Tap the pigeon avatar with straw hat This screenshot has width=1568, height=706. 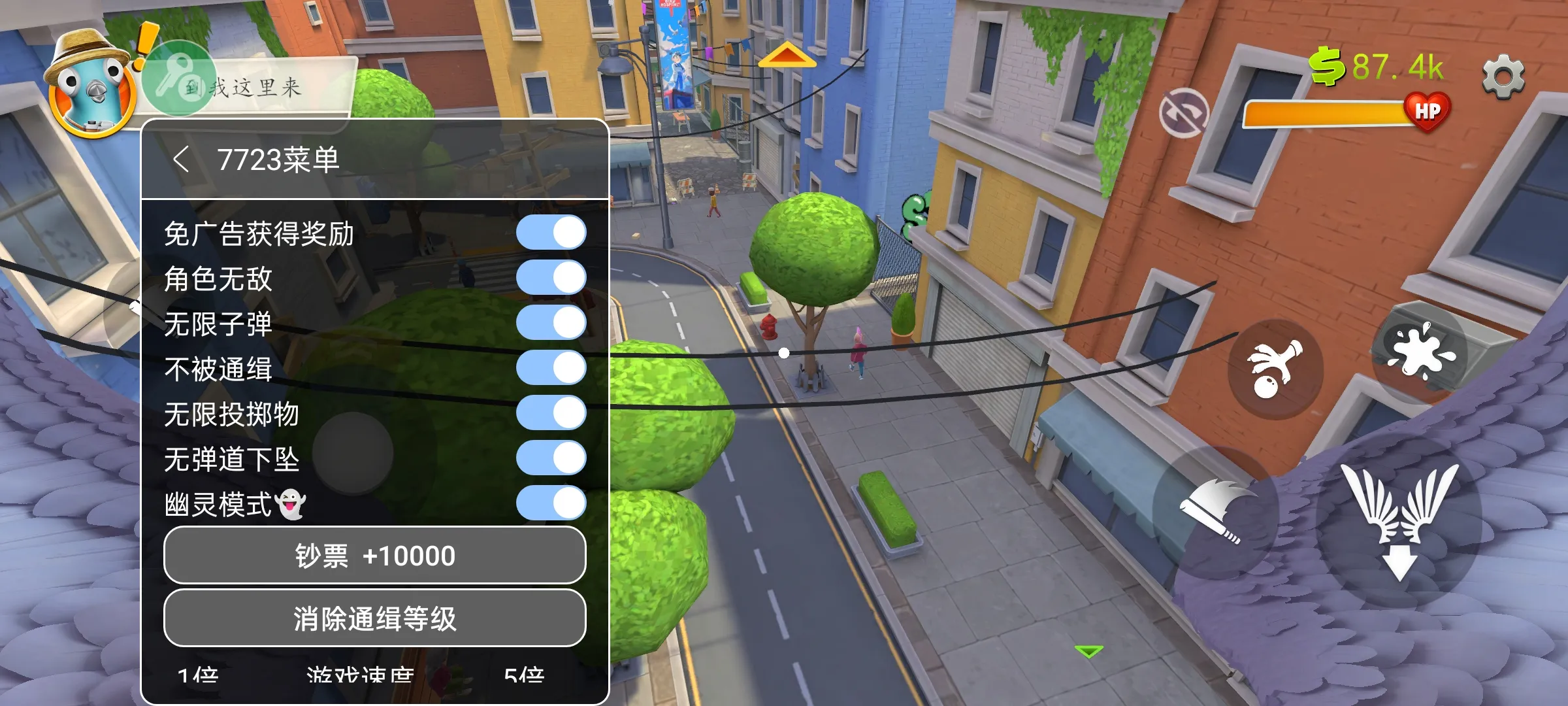click(90, 85)
